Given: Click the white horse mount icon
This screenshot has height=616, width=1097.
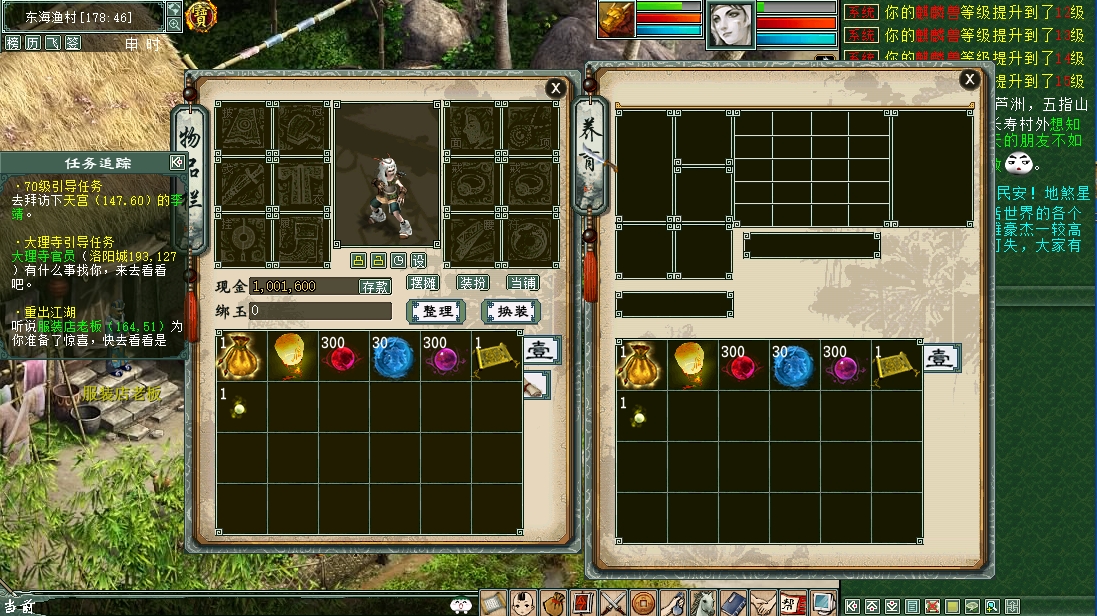Looking at the screenshot, I should coord(705,603).
